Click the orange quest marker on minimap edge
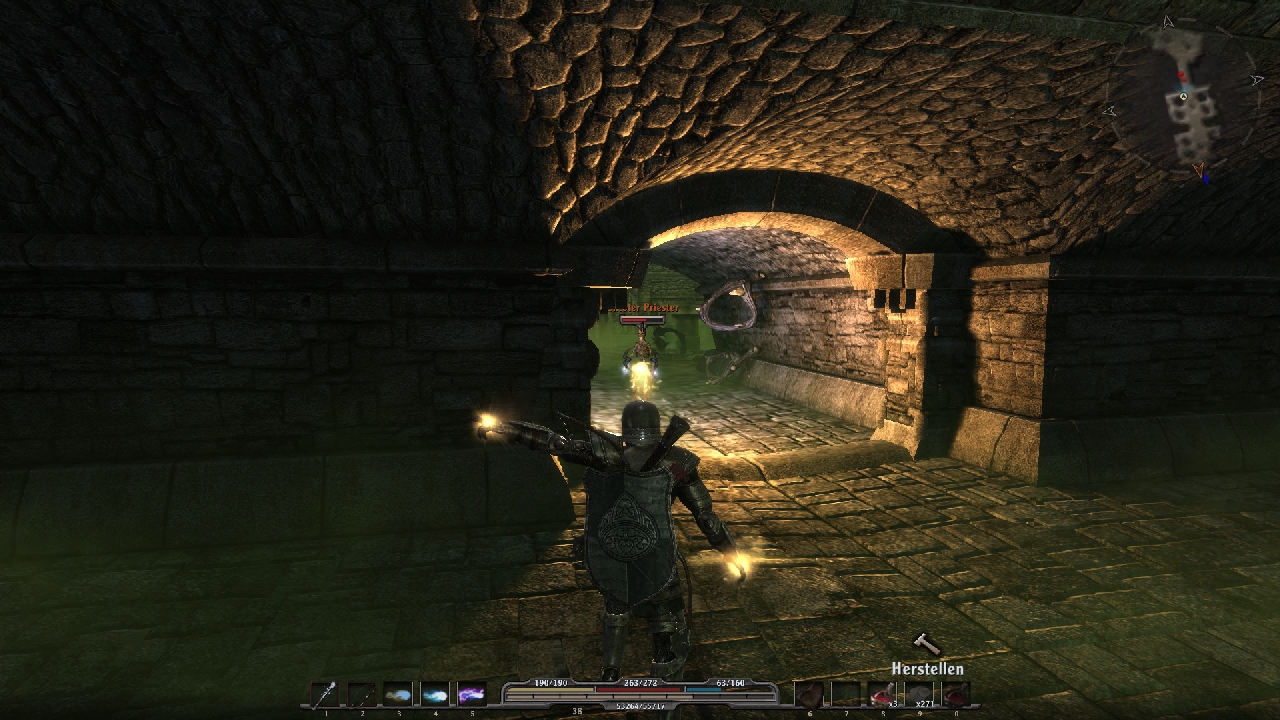 1199,169
